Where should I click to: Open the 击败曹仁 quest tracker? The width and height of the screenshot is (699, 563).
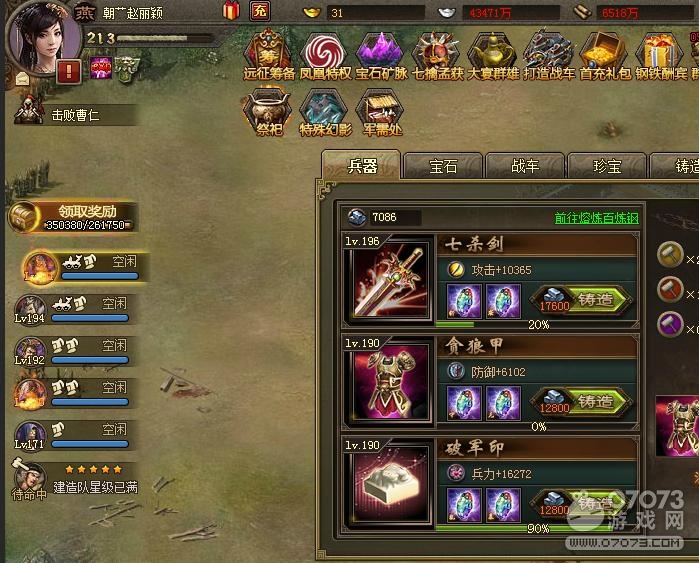75,115
